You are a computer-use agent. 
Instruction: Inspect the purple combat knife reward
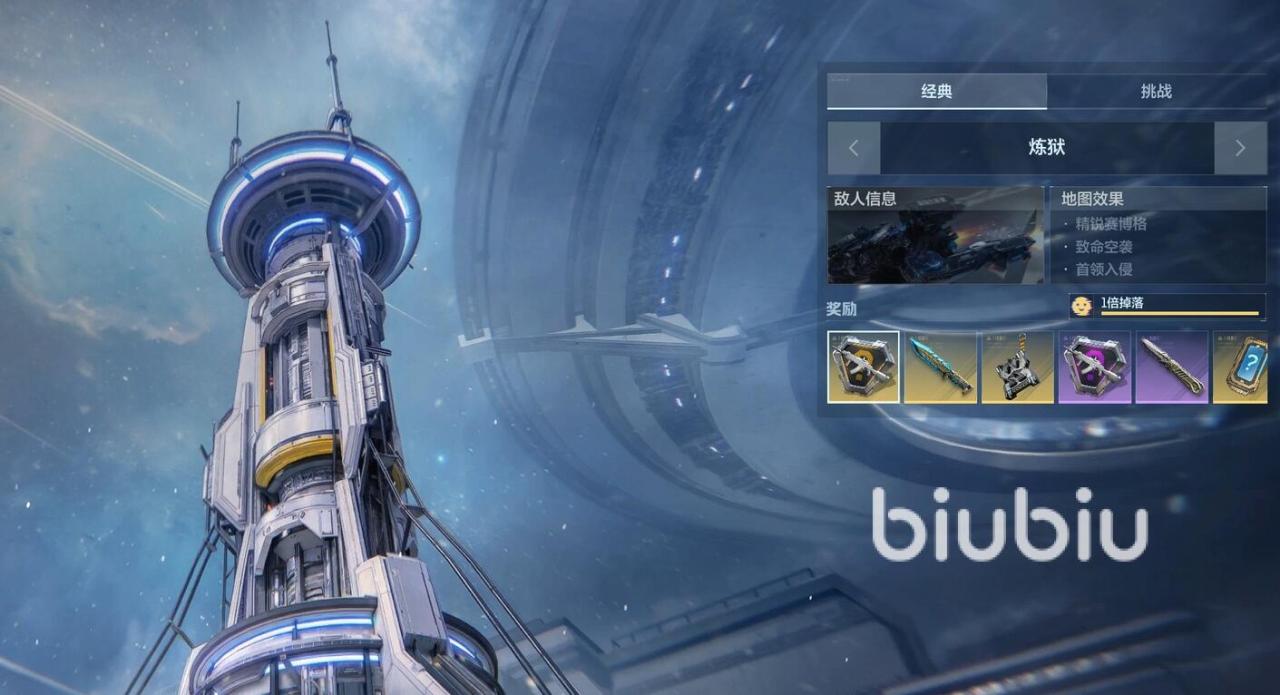coord(1171,367)
